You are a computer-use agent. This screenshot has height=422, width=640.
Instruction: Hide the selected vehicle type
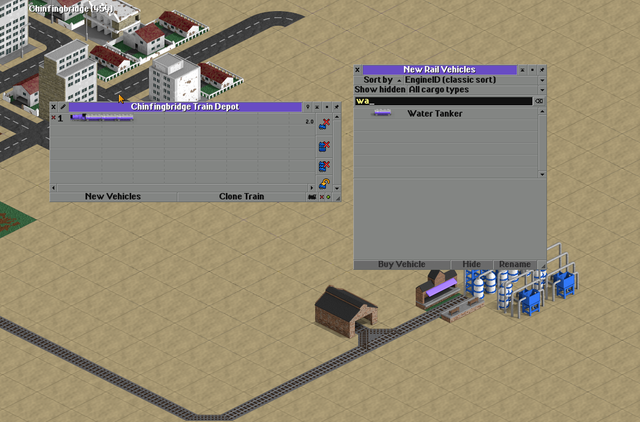(x=471, y=264)
